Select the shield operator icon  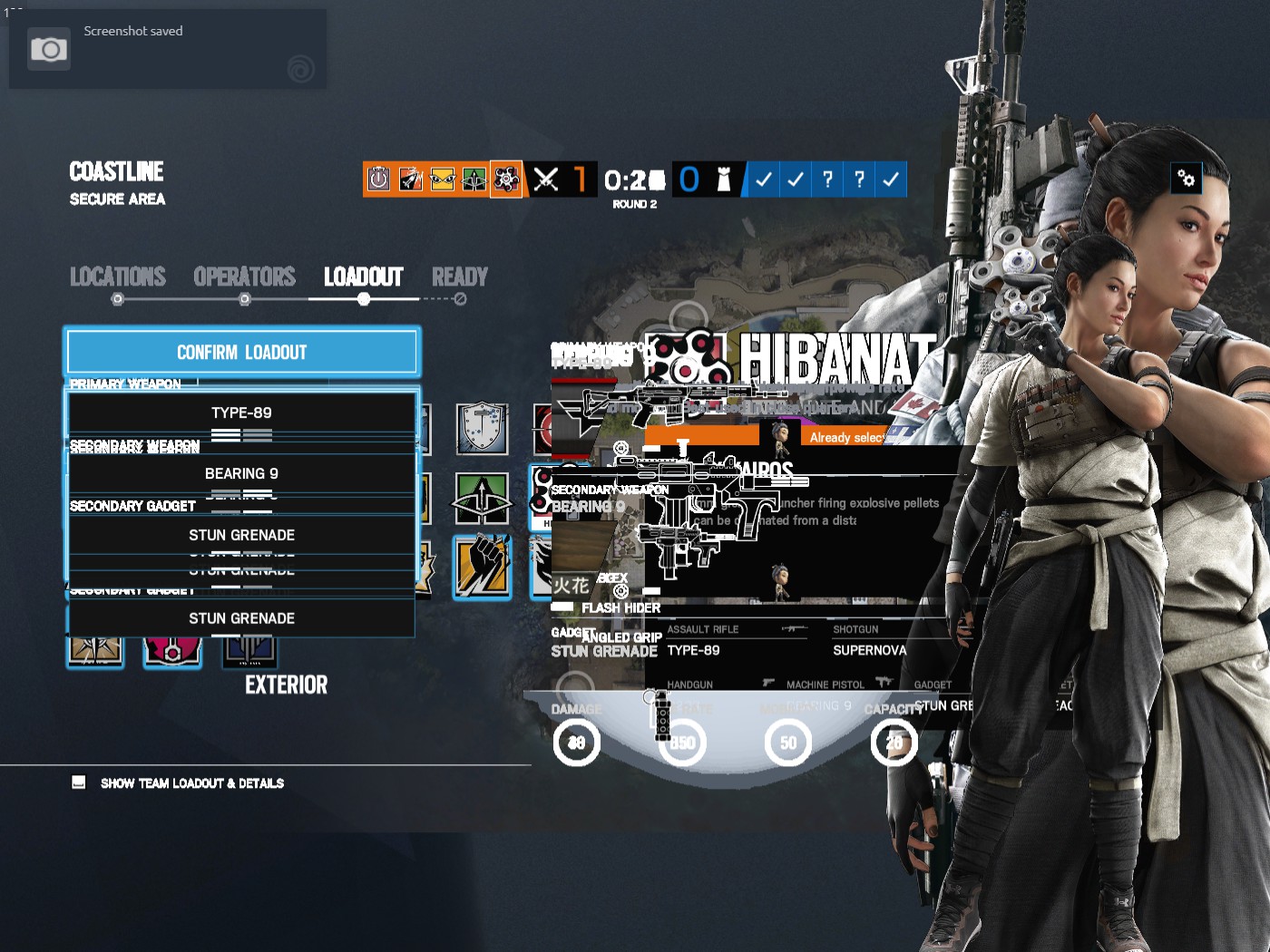pyautogui.click(x=483, y=429)
